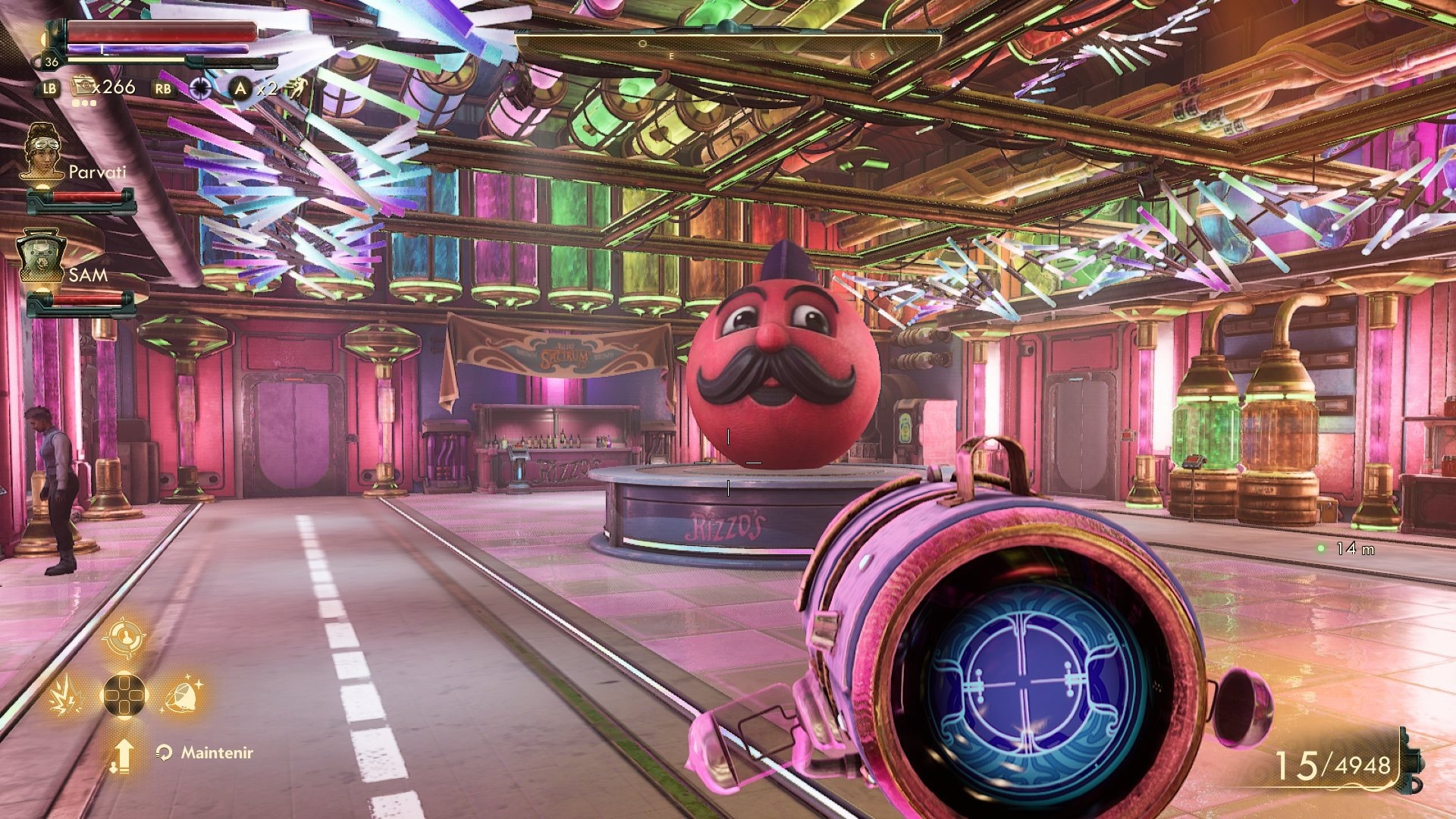1456x819 pixels.
Task: Select the upward arrow command icon
Action: point(123,755)
